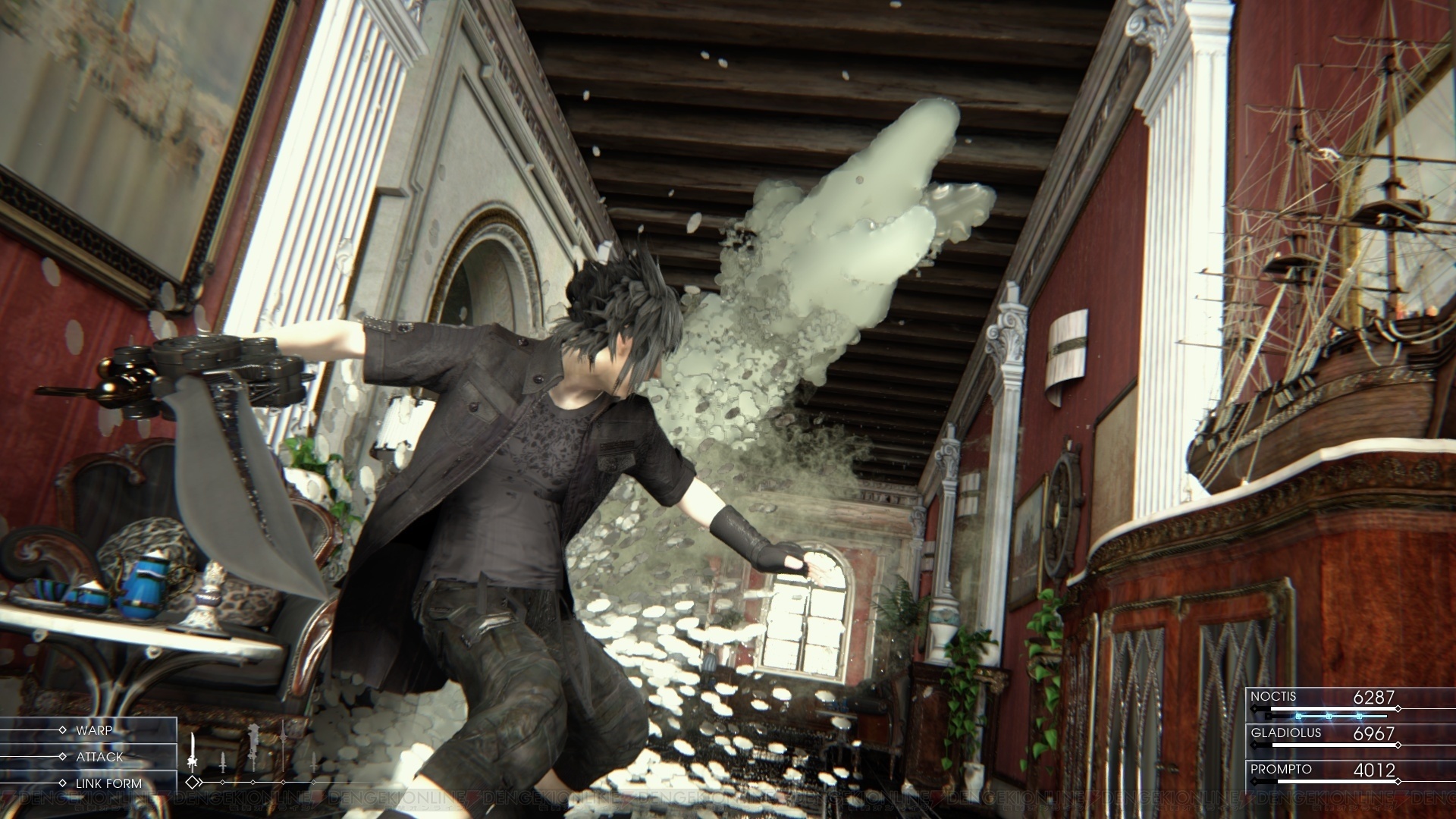Click the diamond icon beside LINK FORM
The width and height of the screenshot is (1456, 819).
(x=63, y=782)
